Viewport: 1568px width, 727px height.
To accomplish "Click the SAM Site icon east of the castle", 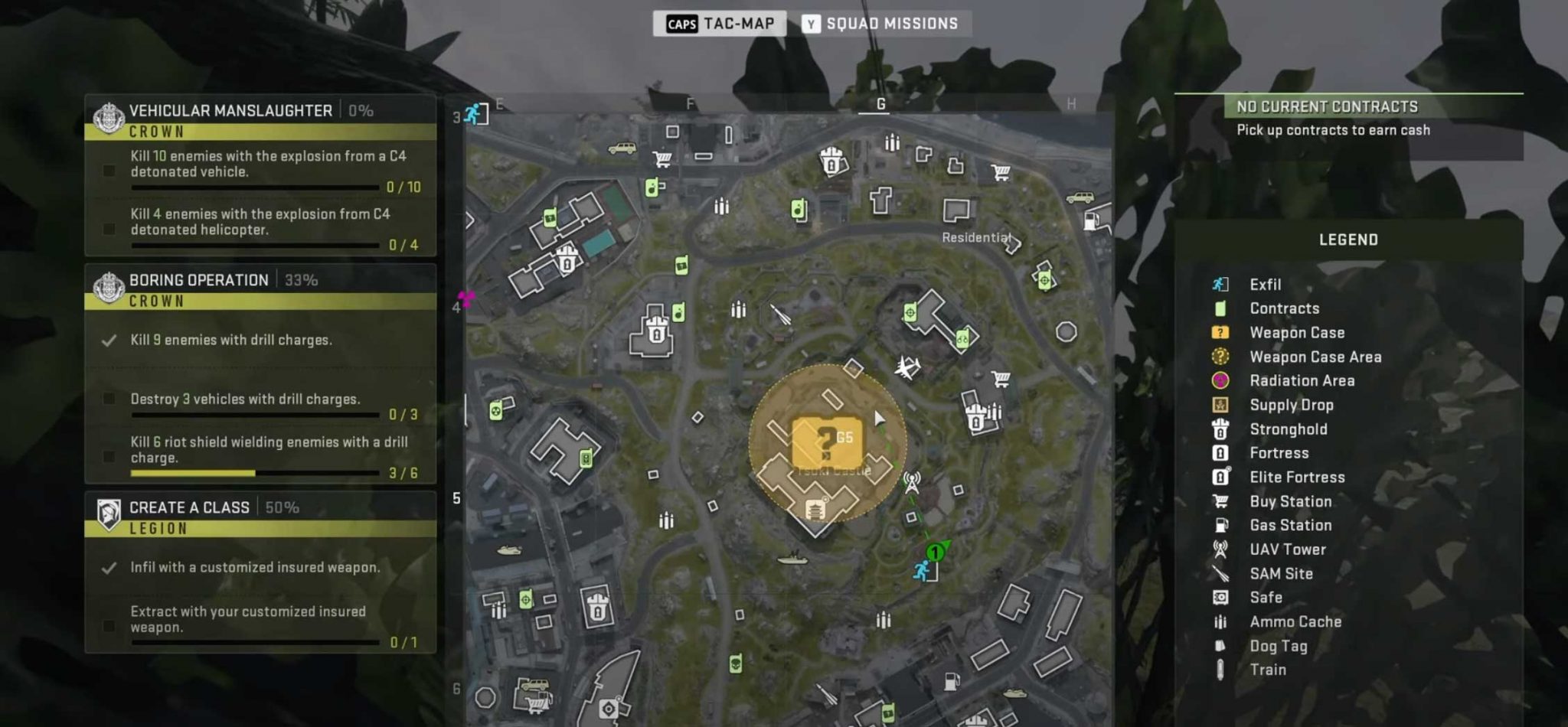I will pos(906,366).
